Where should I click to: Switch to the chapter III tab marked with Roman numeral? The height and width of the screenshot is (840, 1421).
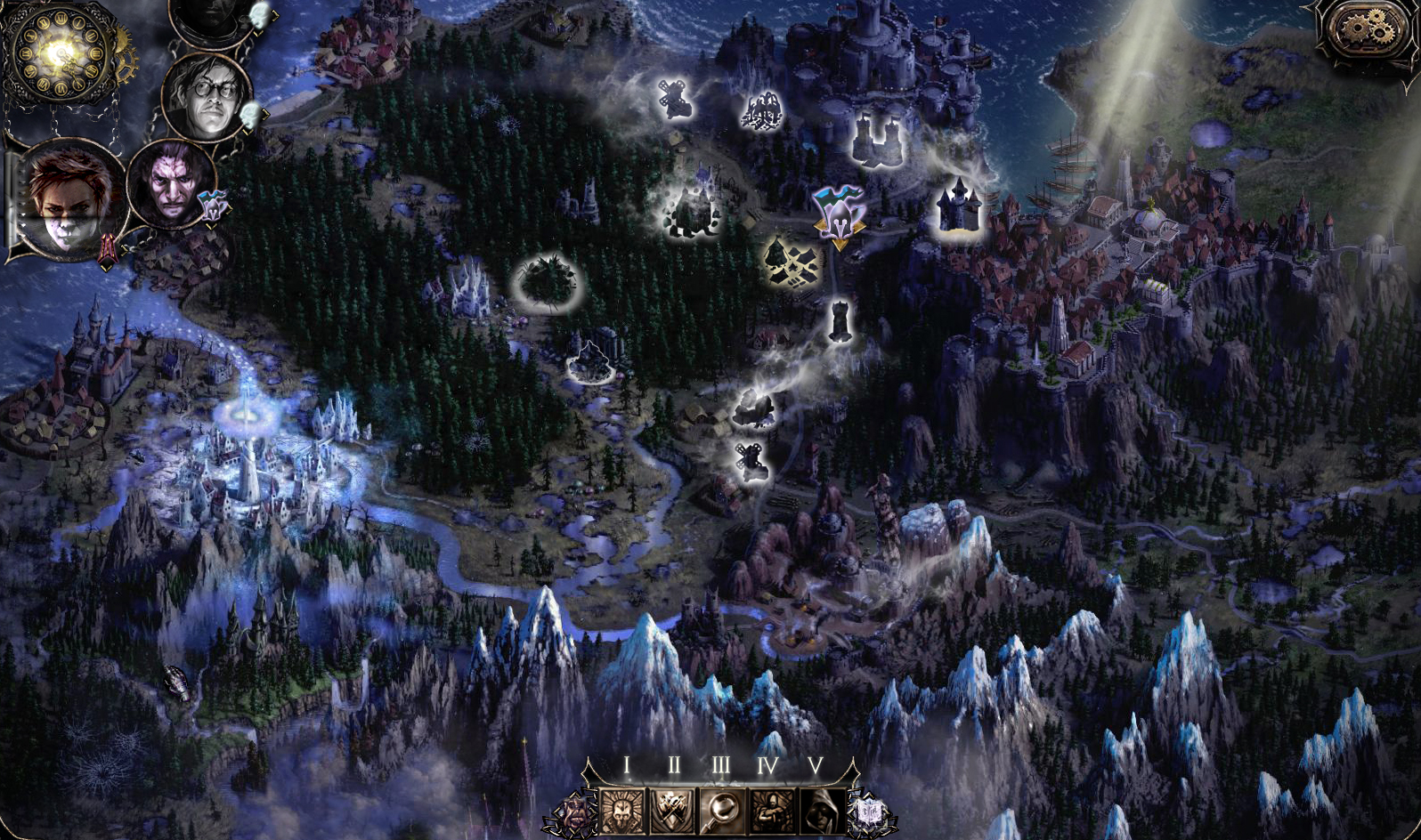pyautogui.click(x=721, y=763)
